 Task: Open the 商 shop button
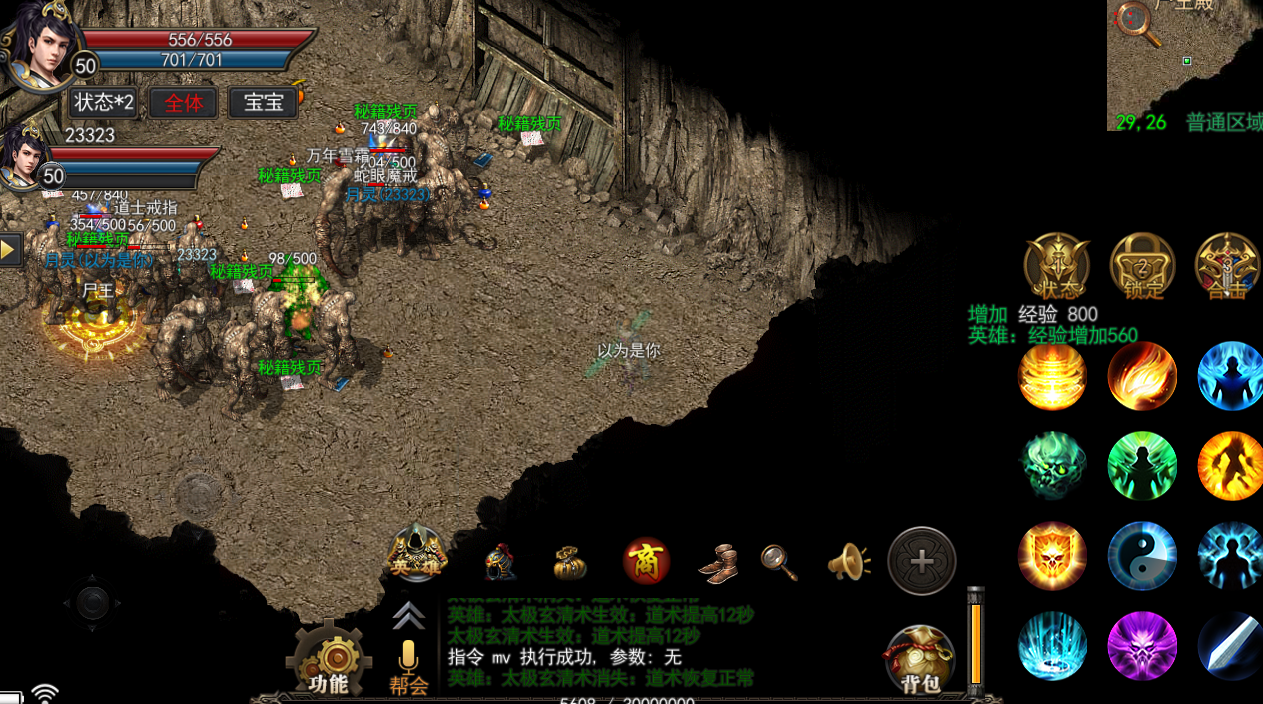[646, 562]
